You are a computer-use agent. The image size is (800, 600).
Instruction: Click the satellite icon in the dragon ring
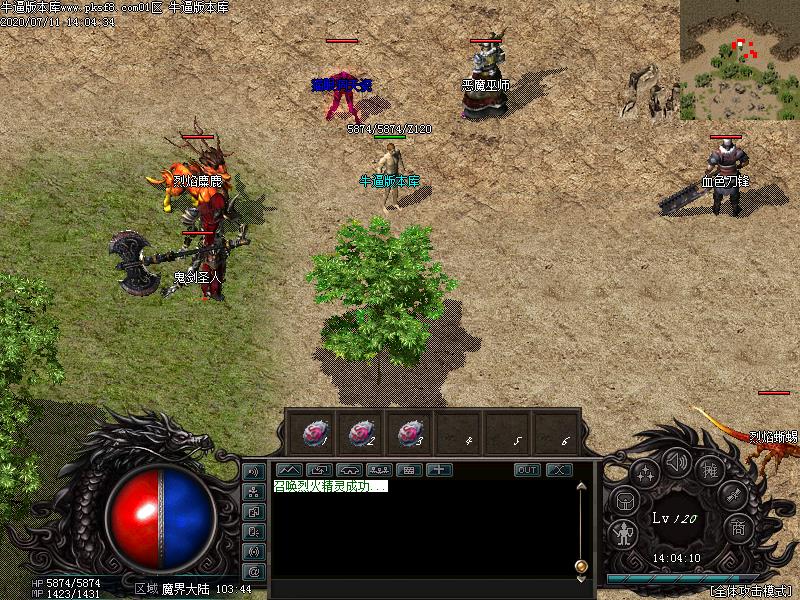coord(733,493)
